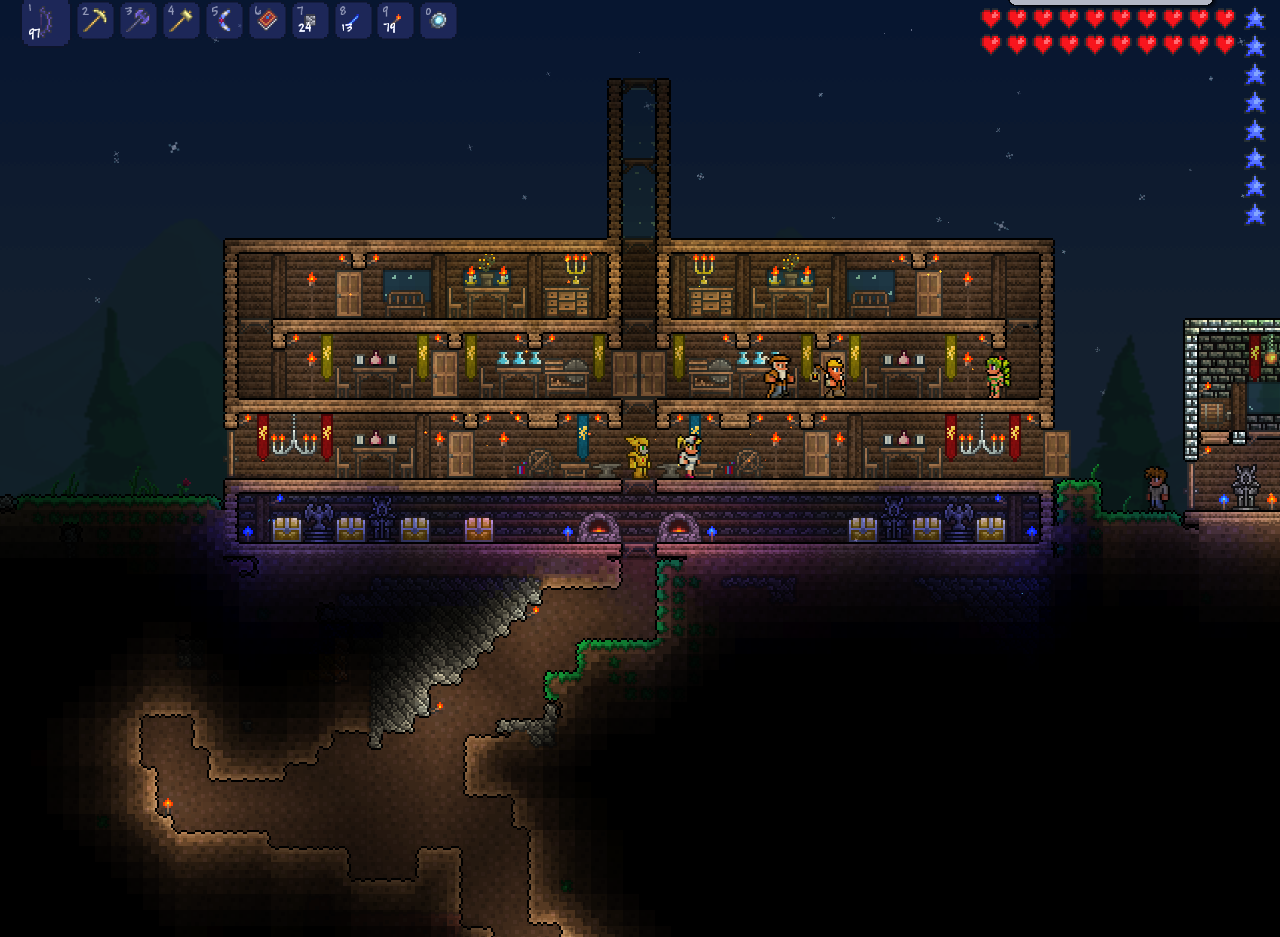Select the flaming arrows in hotbar slot 9
This screenshot has height=937, width=1280.
tap(395, 20)
